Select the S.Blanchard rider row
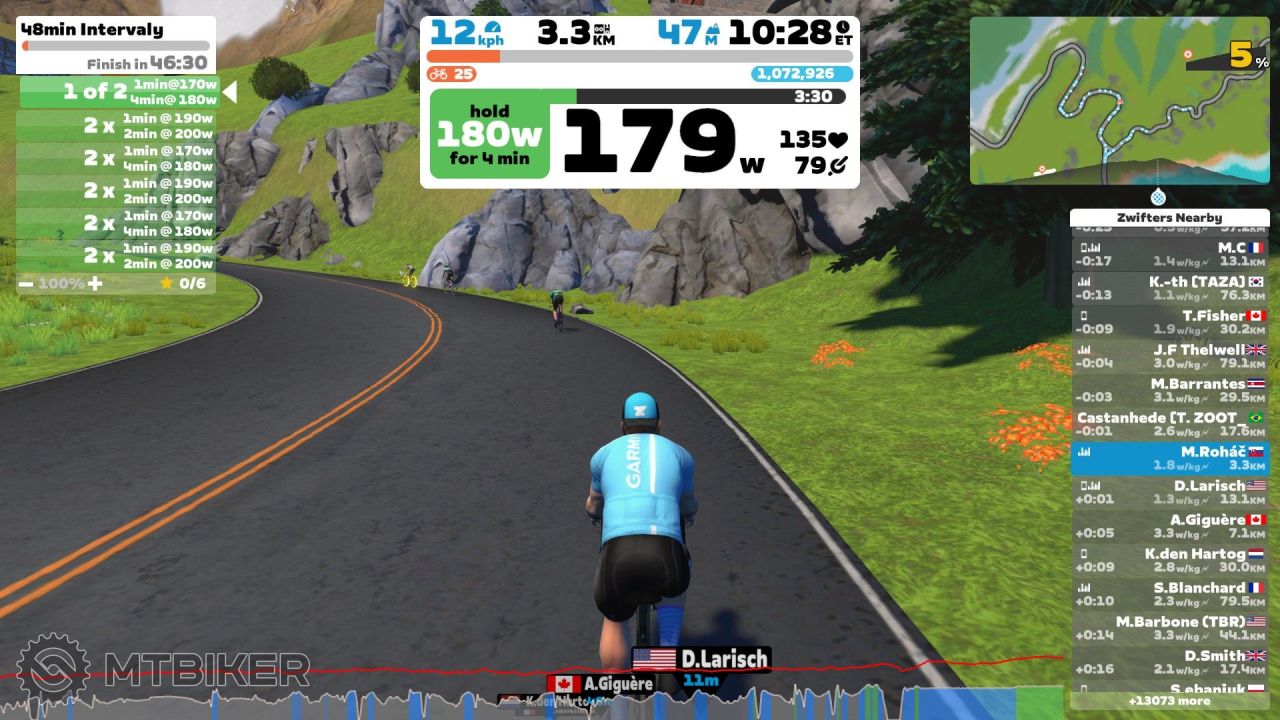 1169,594
